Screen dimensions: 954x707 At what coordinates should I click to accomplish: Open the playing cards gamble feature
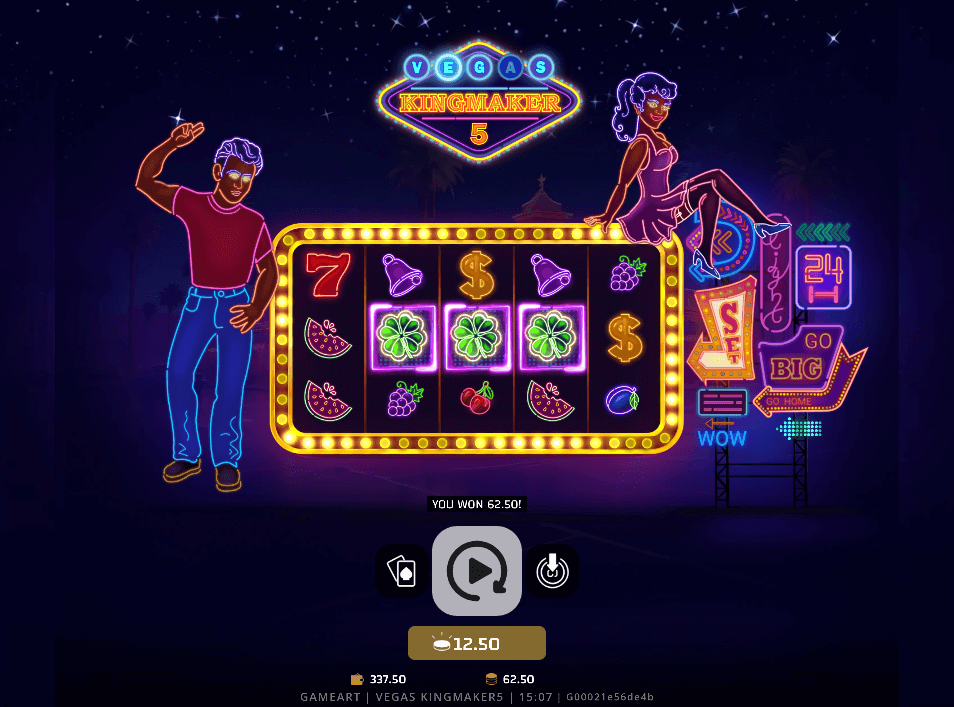(x=402, y=571)
